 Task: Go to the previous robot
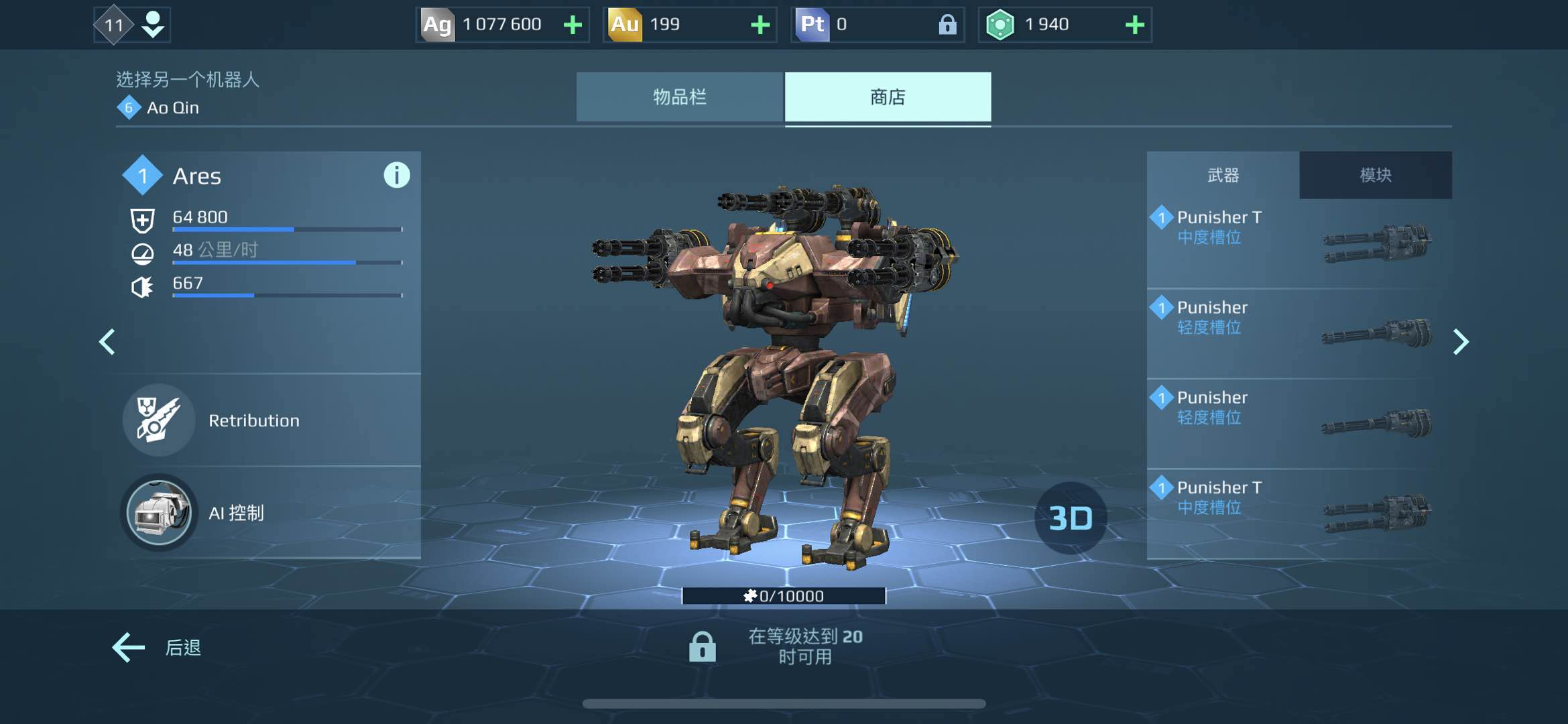(107, 342)
